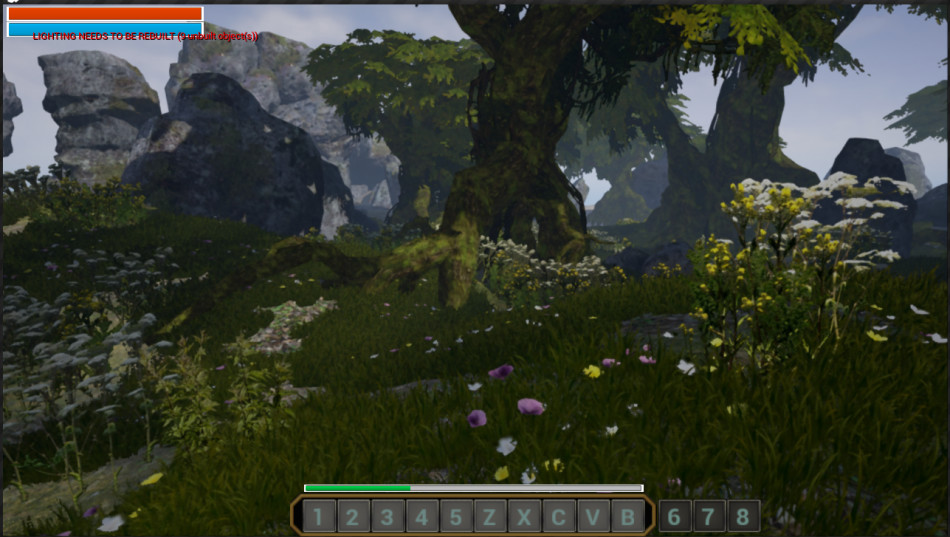This screenshot has height=537, width=950.
Task: Choose the side slot numbered 7
Action: pyautogui.click(x=709, y=517)
